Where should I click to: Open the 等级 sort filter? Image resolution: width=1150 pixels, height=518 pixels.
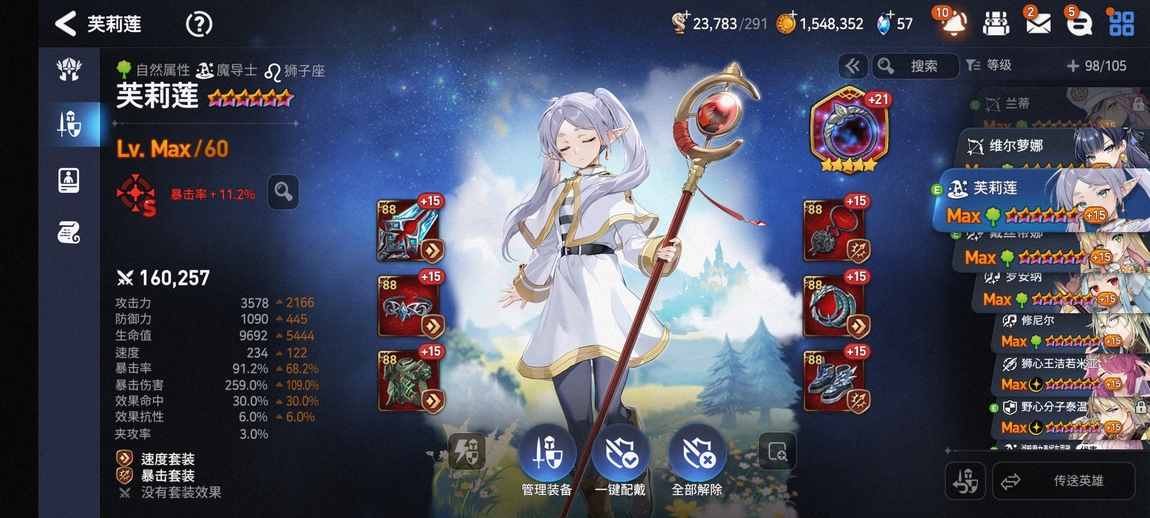click(x=989, y=66)
